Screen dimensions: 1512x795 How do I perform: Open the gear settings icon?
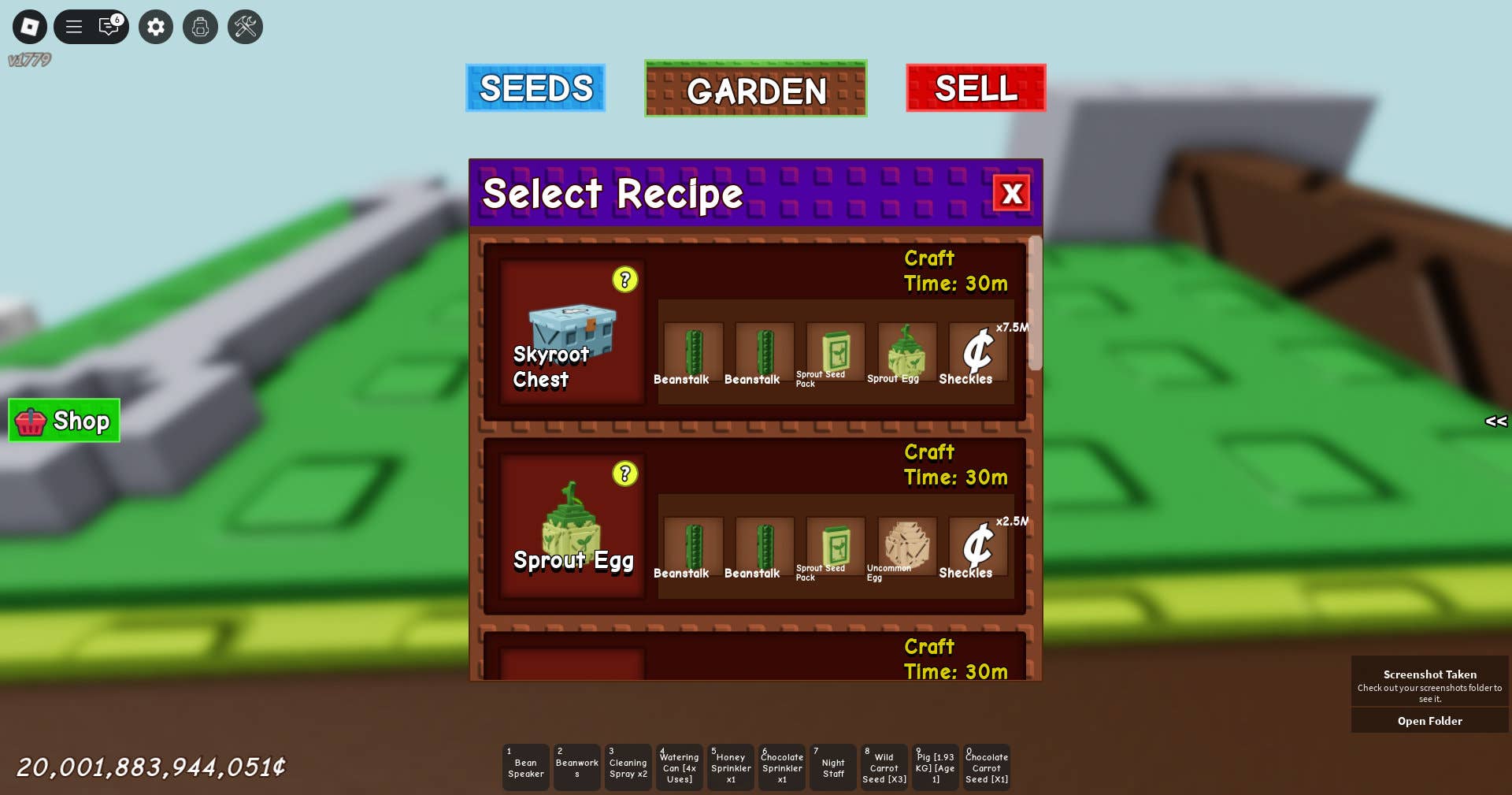coord(156,27)
